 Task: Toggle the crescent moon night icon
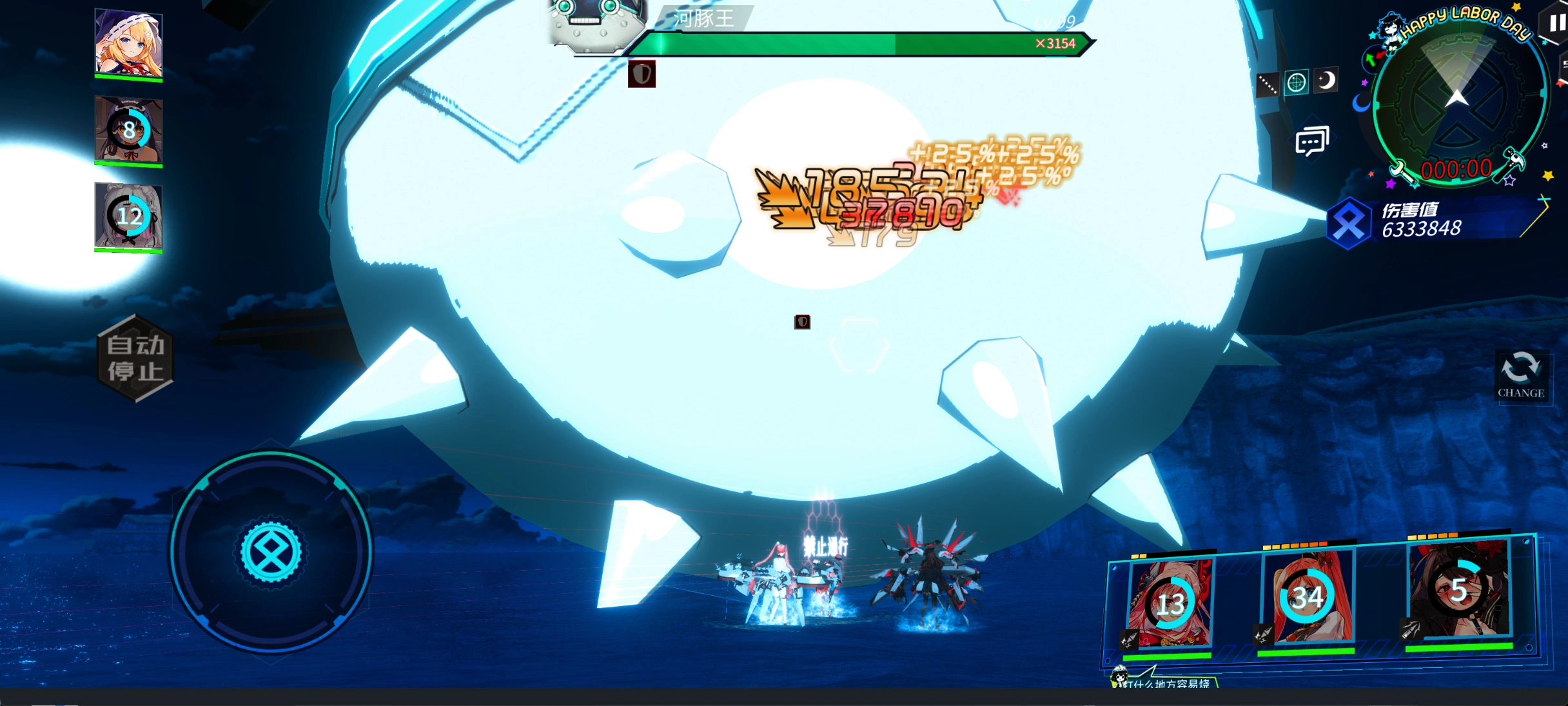point(1326,80)
